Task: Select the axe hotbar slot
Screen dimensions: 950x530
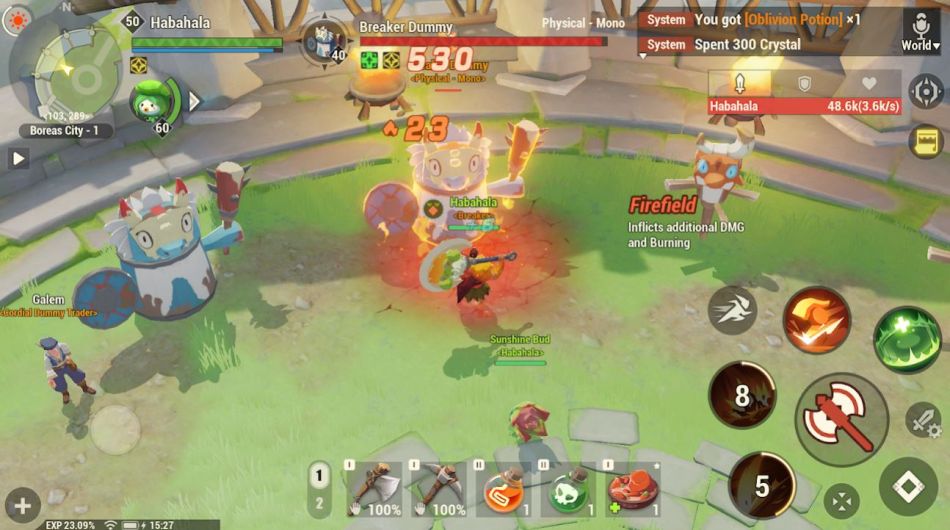Action: coord(375,489)
